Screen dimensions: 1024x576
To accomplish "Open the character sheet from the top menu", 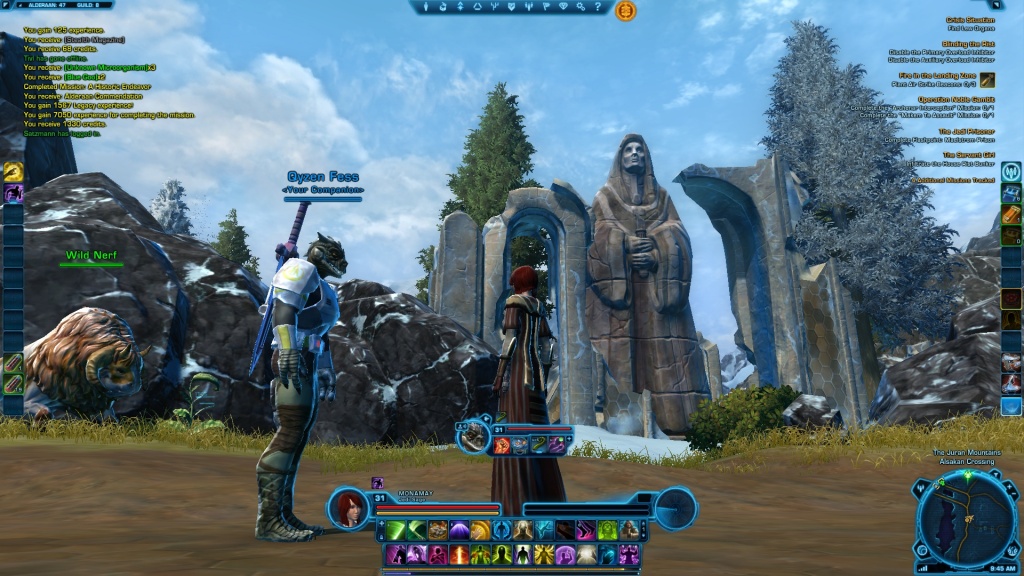I will coord(428,8).
